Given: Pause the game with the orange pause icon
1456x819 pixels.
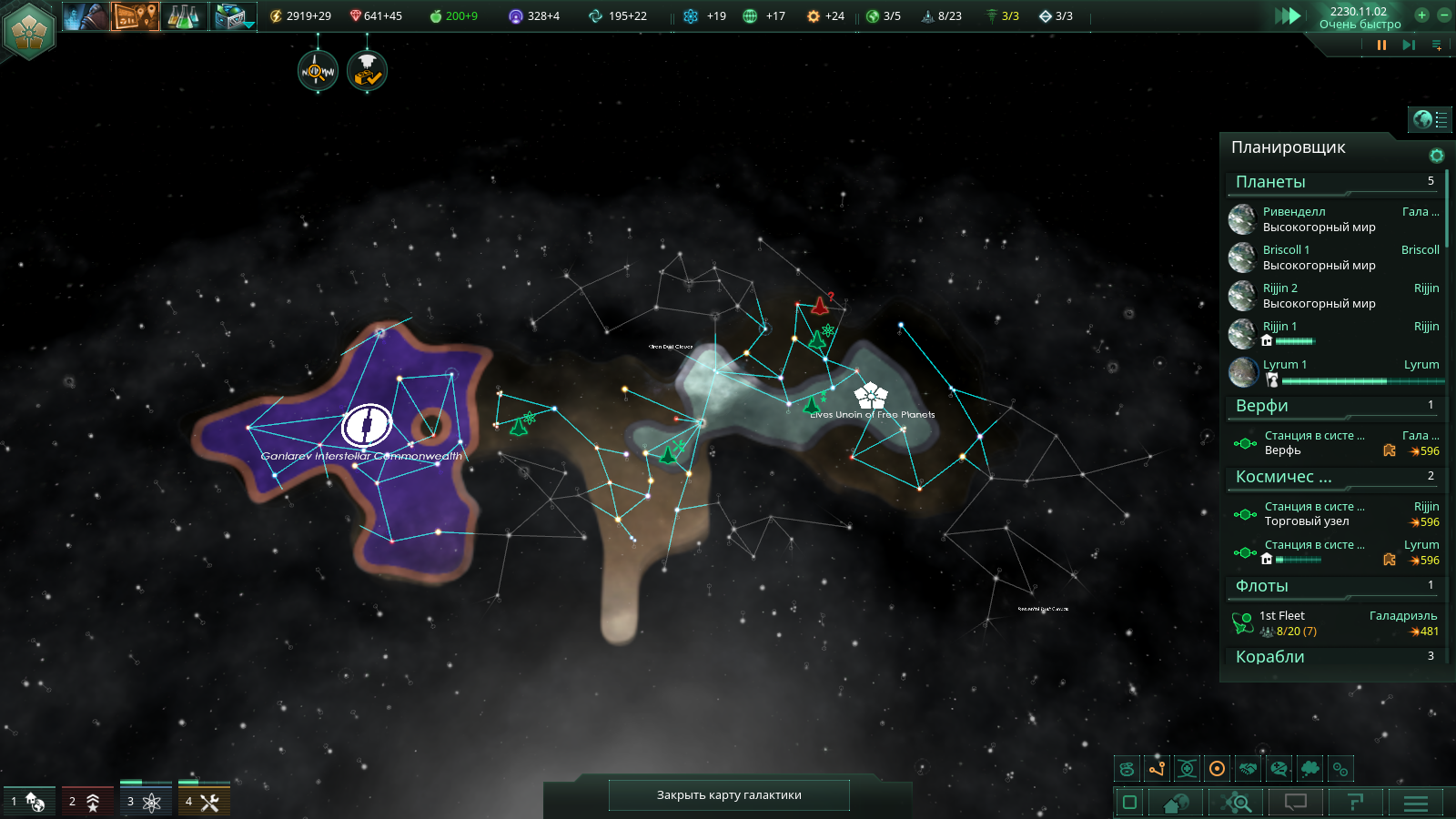Looking at the screenshot, I should [1381, 45].
